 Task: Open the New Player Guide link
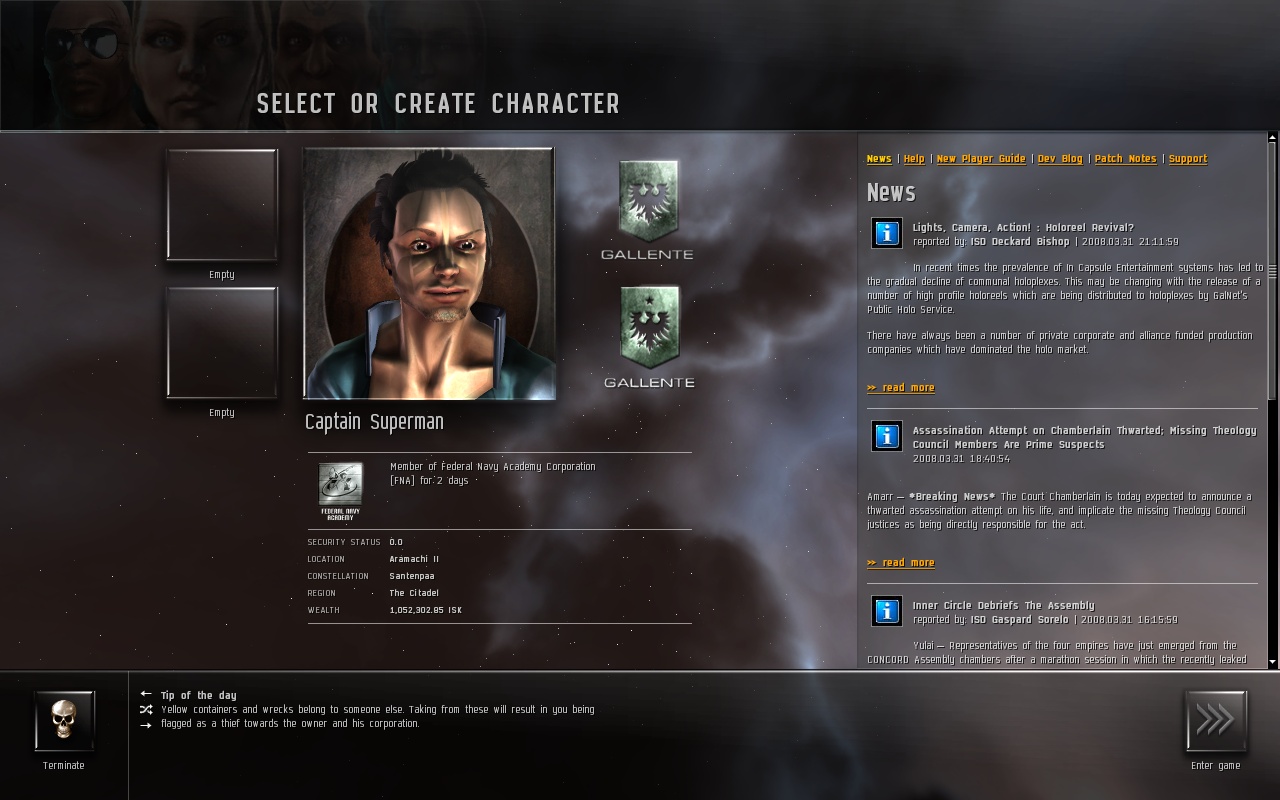click(981, 159)
